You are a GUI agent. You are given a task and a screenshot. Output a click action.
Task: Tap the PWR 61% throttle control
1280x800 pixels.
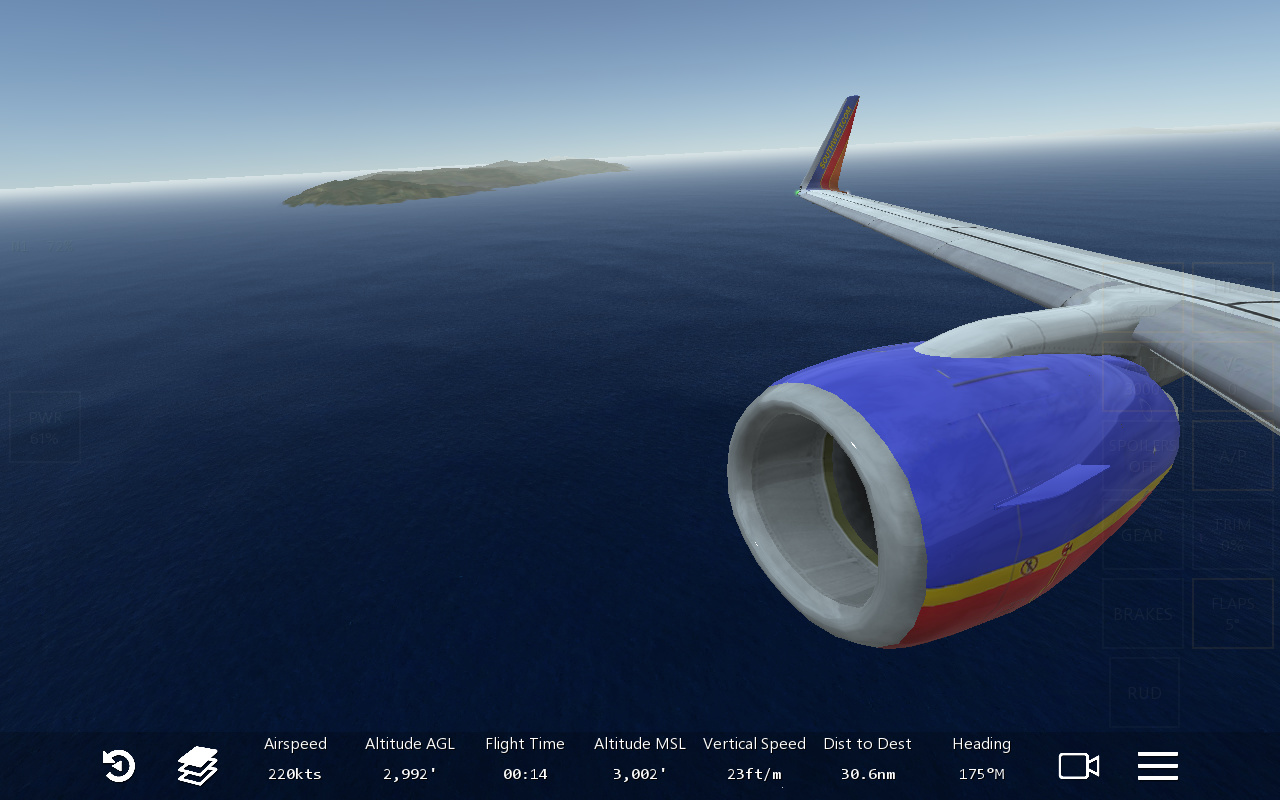tap(45, 427)
